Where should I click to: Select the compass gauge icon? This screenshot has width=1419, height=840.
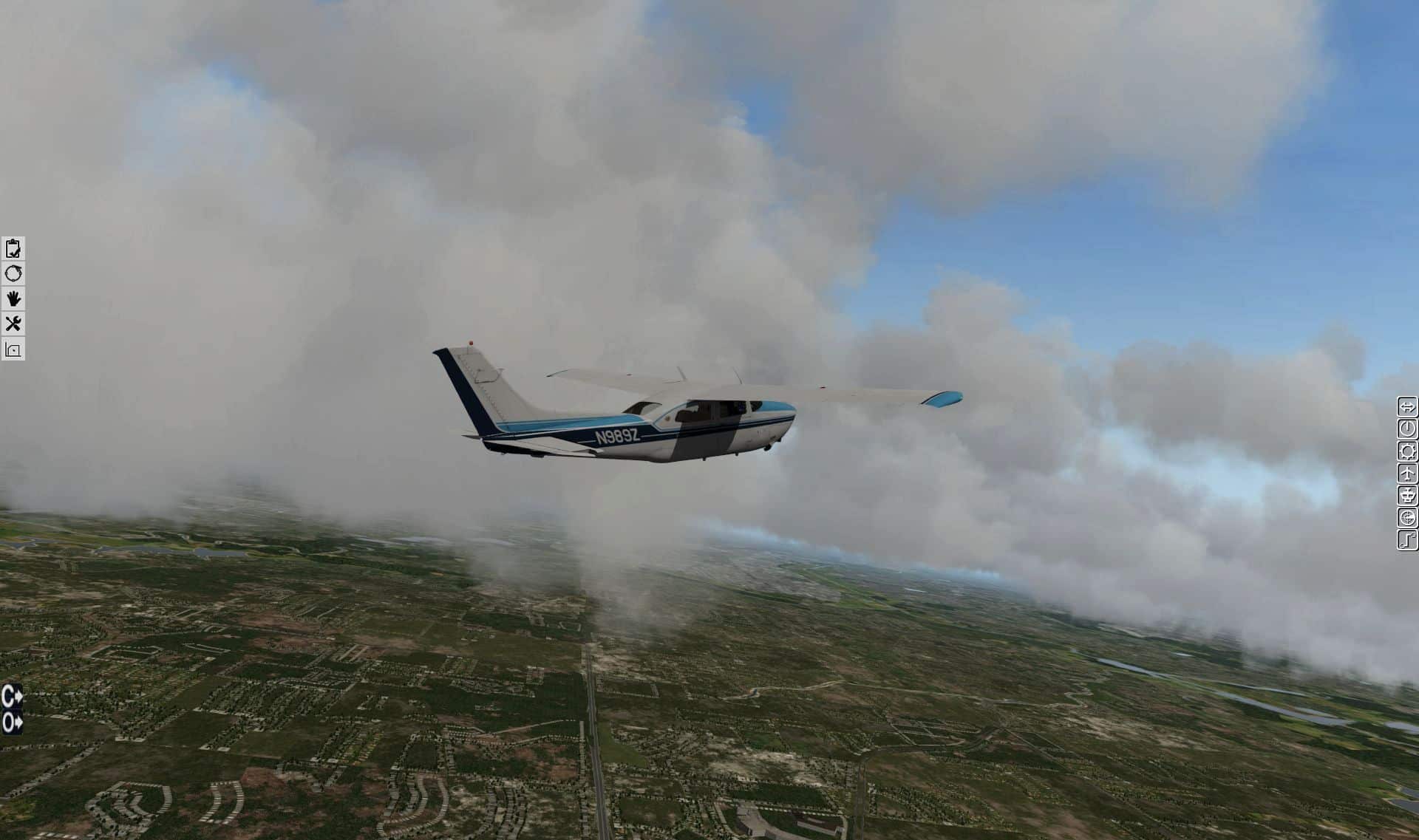pos(1407,517)
